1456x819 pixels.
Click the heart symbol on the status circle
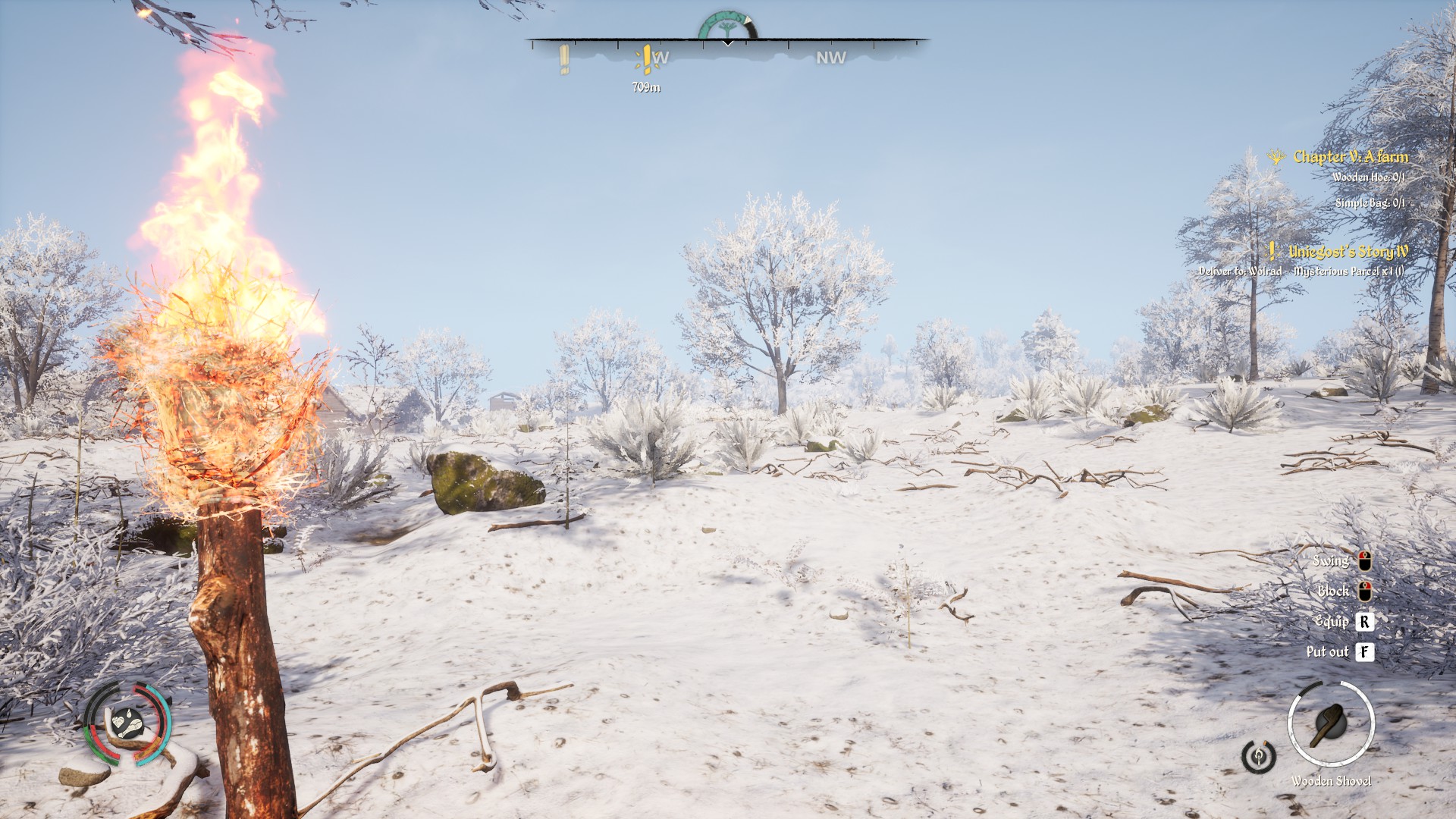pyautogui.click(x=118, y=722)
